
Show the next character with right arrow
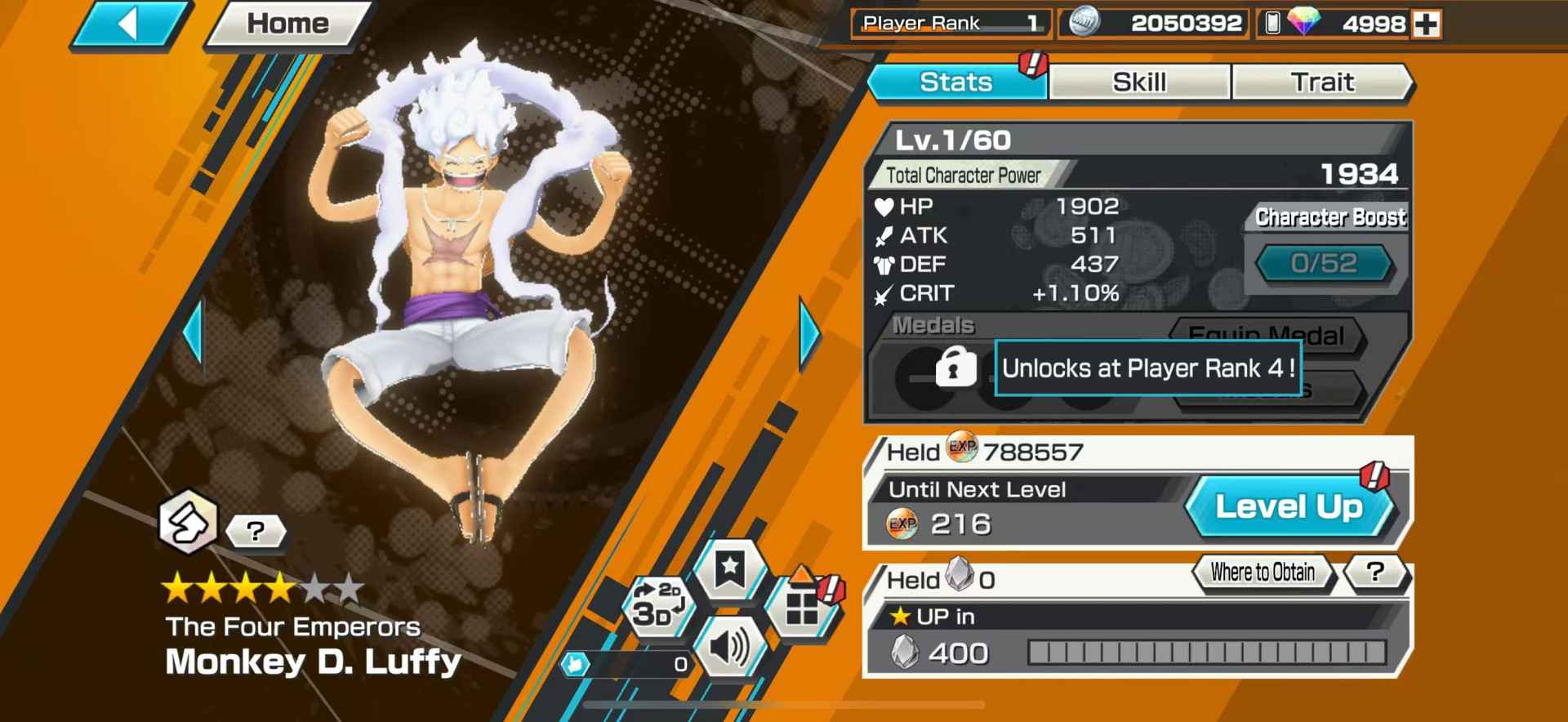click(x=808, y=333)
